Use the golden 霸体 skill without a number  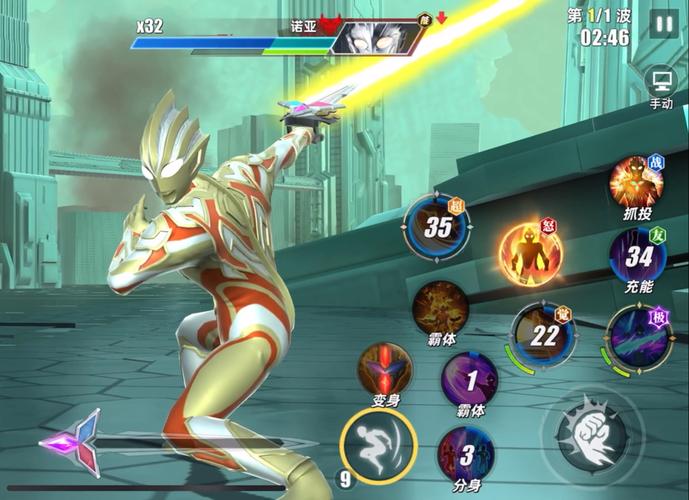441,306
